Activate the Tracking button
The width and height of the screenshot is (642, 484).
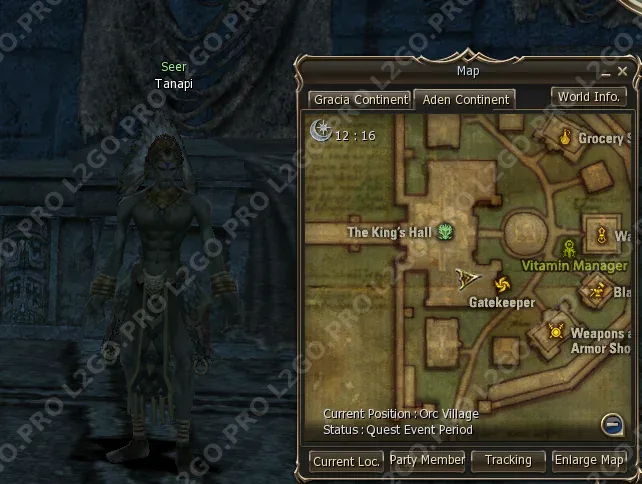[x=508, y=460]
